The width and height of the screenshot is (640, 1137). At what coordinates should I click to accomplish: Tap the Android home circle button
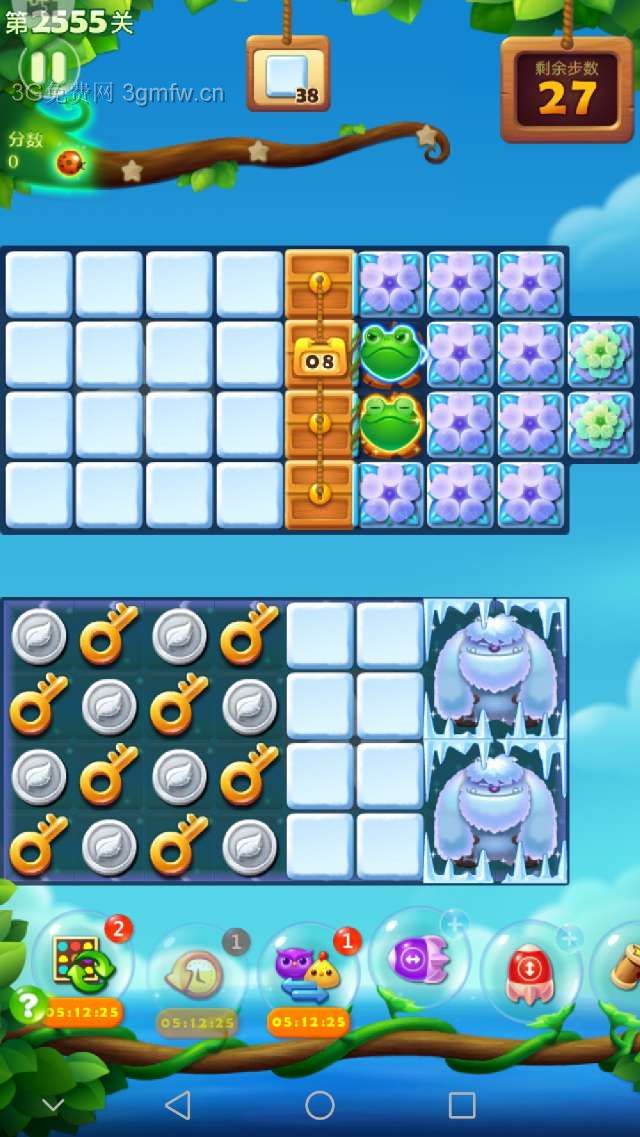click(x=320, y=1104)
